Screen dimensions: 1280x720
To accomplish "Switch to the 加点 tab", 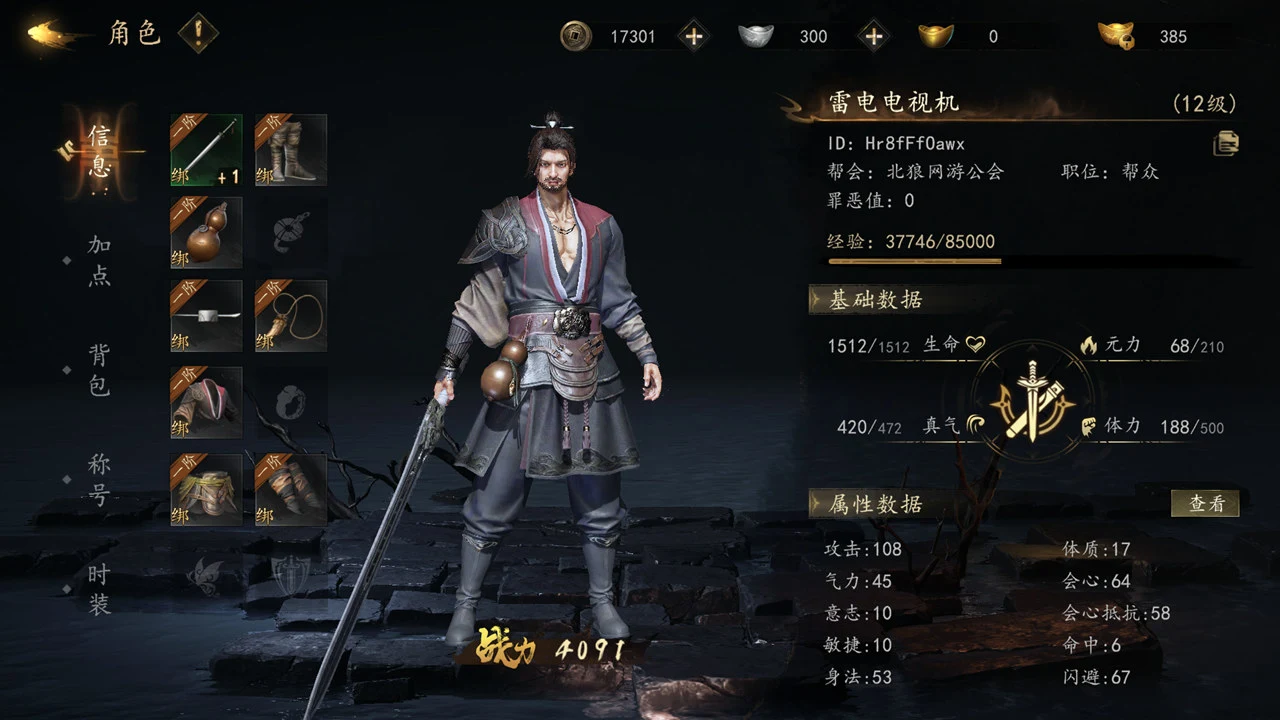I will click(99, 260).
